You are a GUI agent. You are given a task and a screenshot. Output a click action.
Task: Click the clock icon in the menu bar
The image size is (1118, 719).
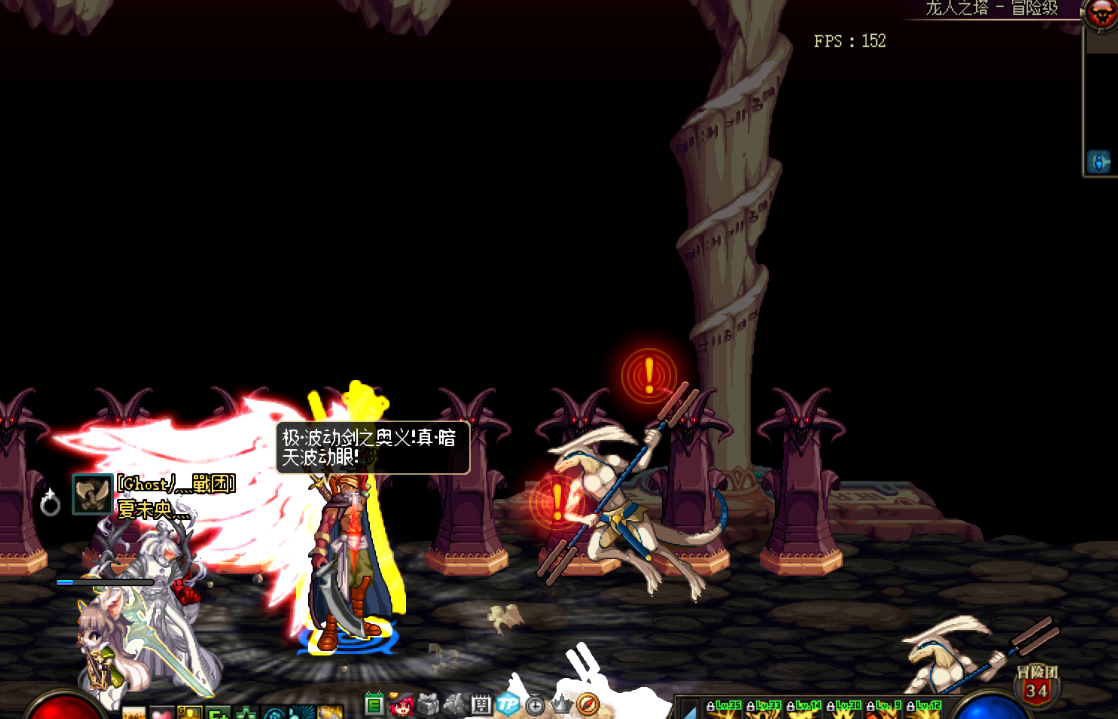(x=535, y=704)
